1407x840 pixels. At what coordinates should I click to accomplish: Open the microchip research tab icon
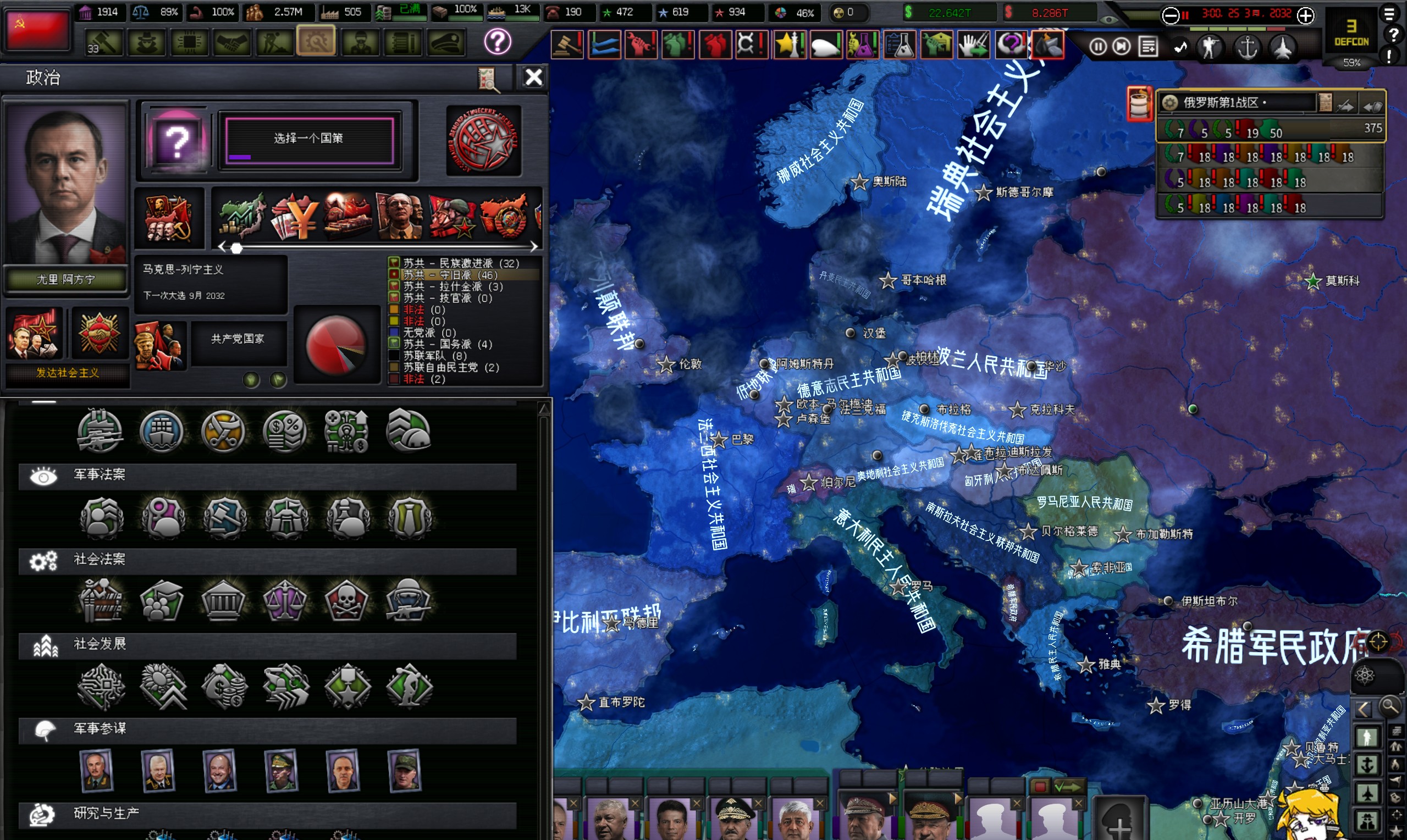[190, 42]
